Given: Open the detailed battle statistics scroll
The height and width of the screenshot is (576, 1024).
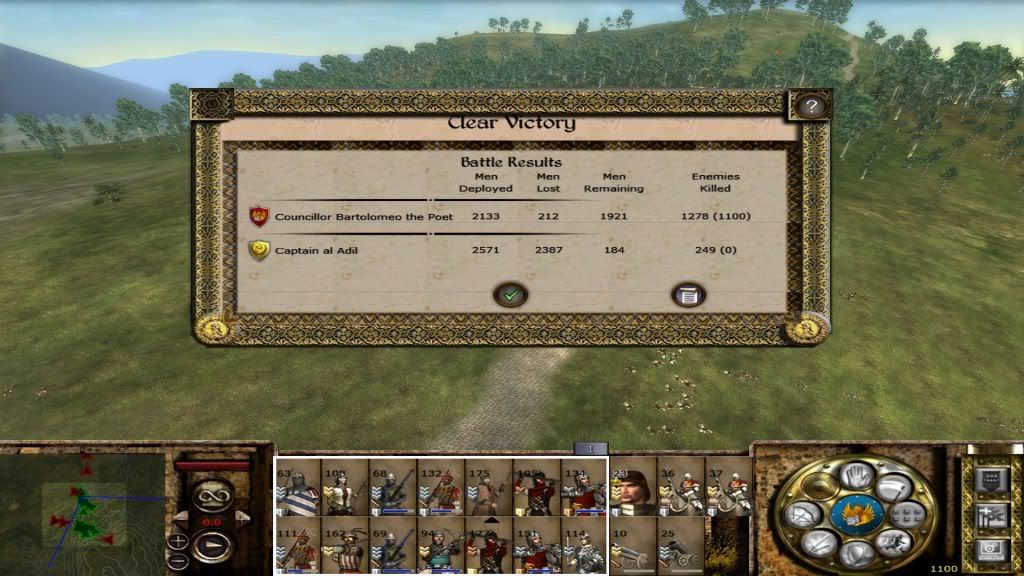Looking at the screenshot, I should coord(687,295).
